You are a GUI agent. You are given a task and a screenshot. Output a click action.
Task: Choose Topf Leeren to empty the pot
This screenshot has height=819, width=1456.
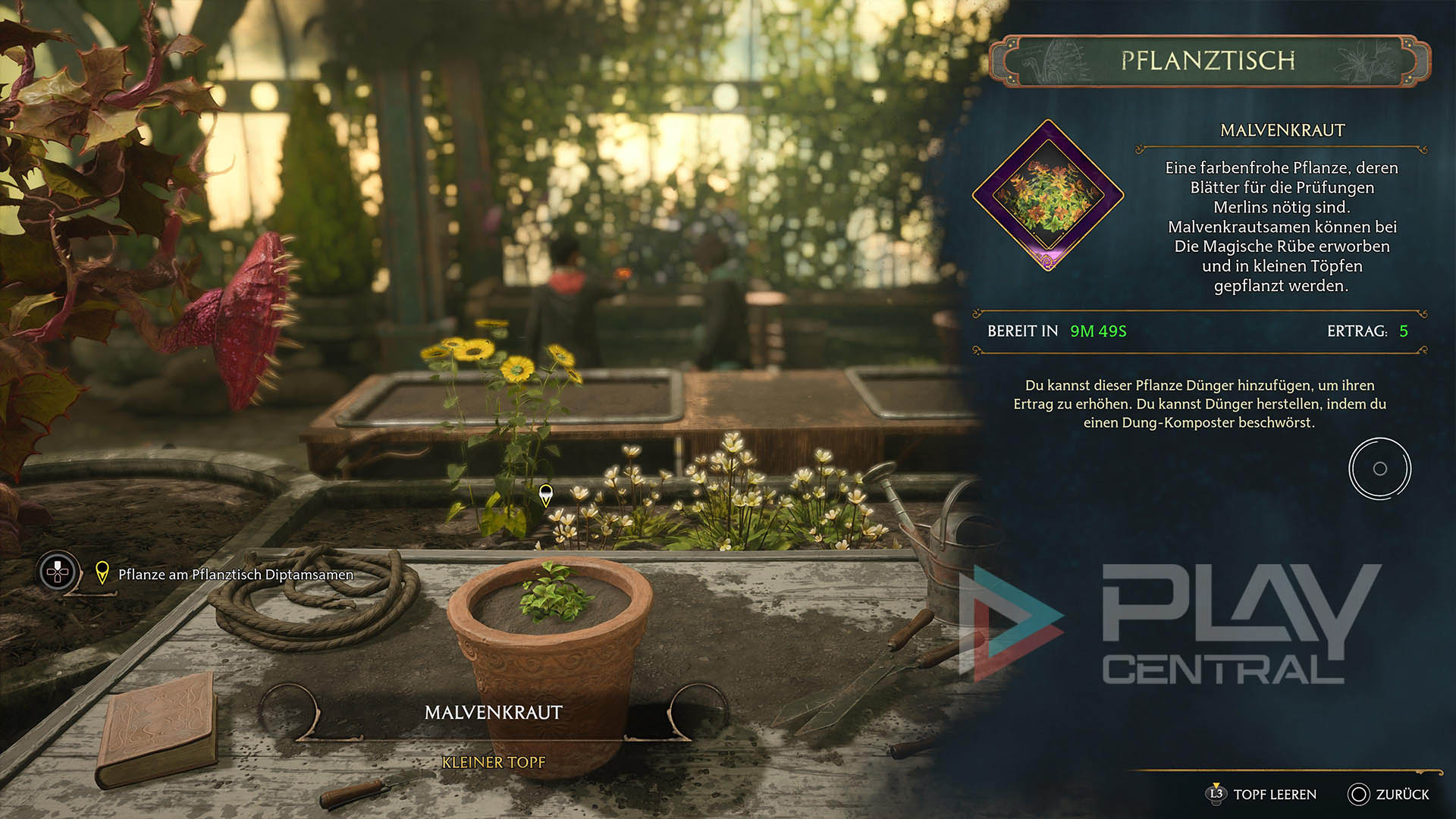tap(1262, 794)
